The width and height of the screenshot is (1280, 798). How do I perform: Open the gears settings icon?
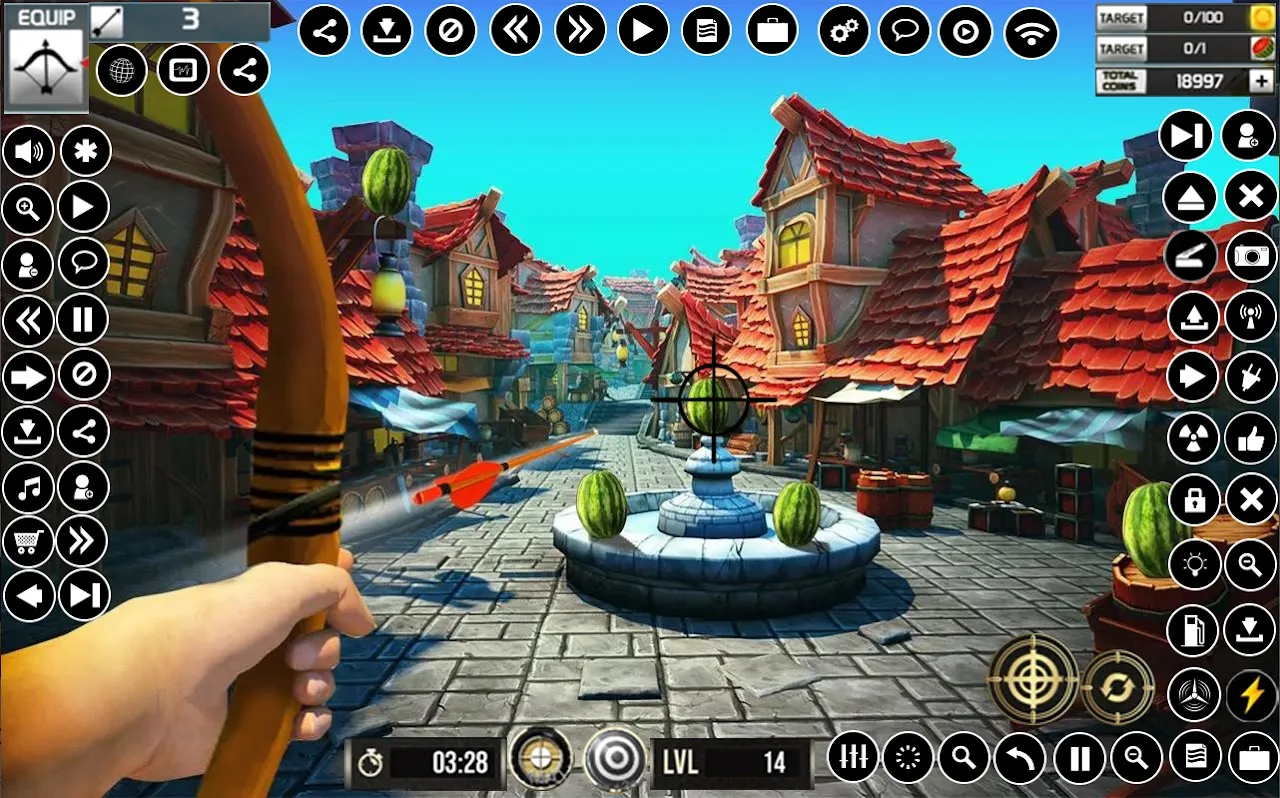(843, 32)
